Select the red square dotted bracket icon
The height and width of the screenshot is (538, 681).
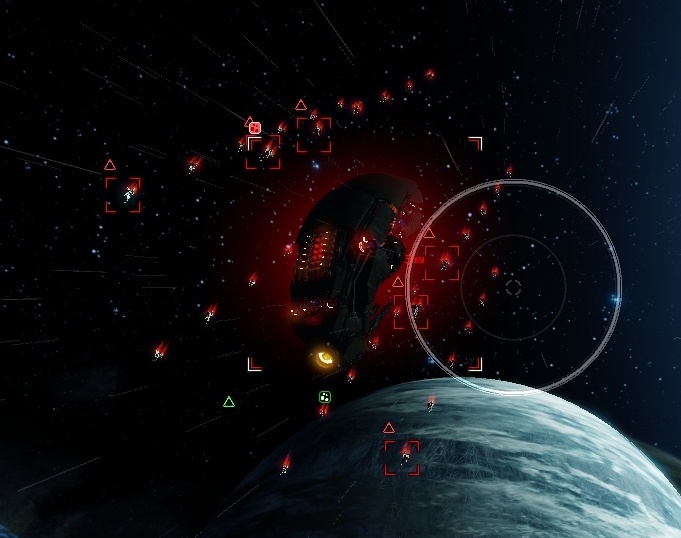point(255,128)
